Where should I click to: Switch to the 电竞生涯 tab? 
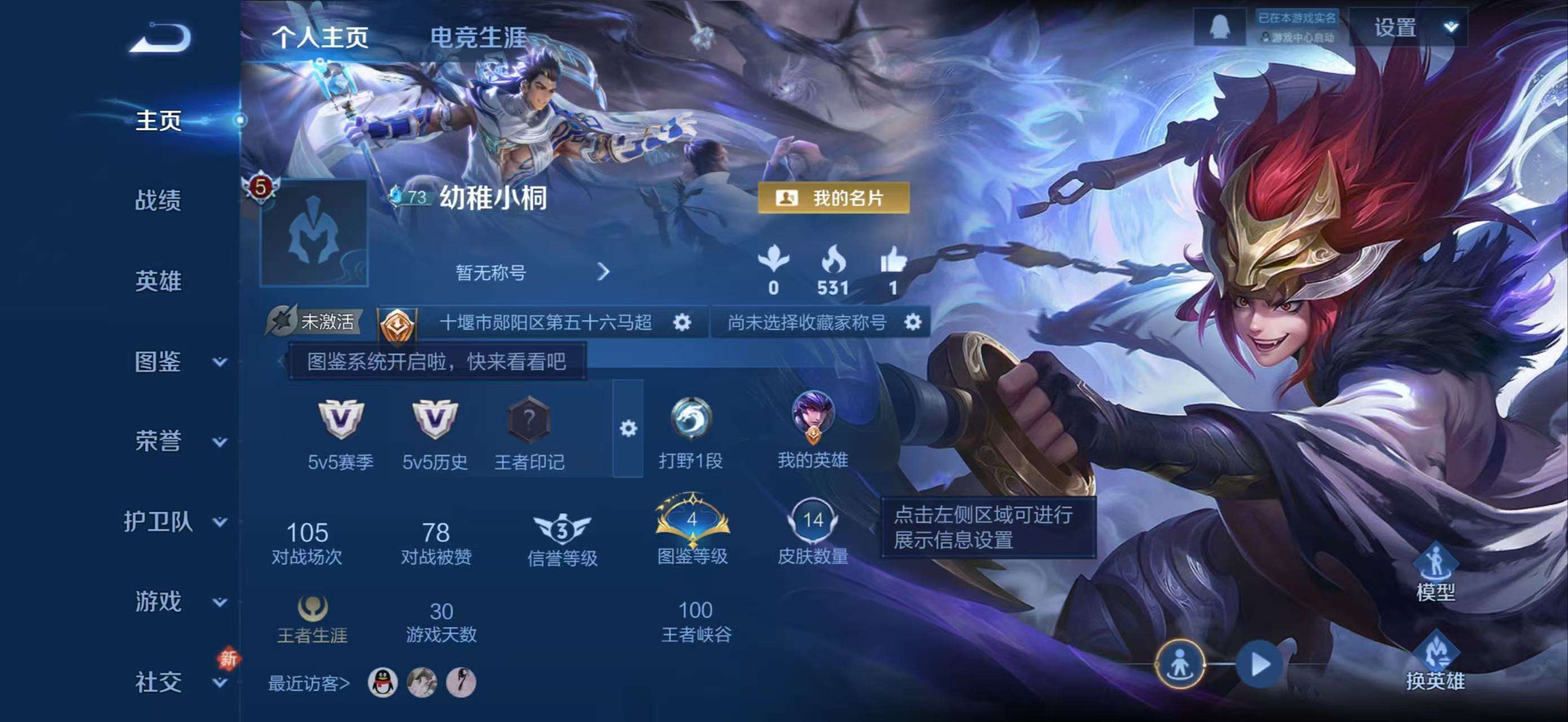click(481, 36)
